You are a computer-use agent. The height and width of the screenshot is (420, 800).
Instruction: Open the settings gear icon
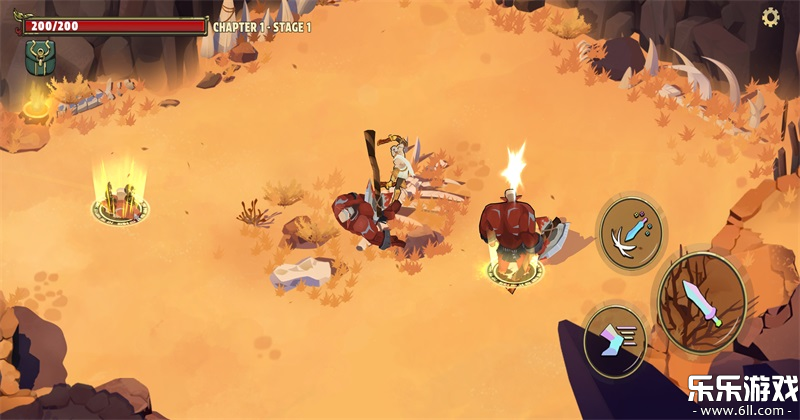[771, 17]
